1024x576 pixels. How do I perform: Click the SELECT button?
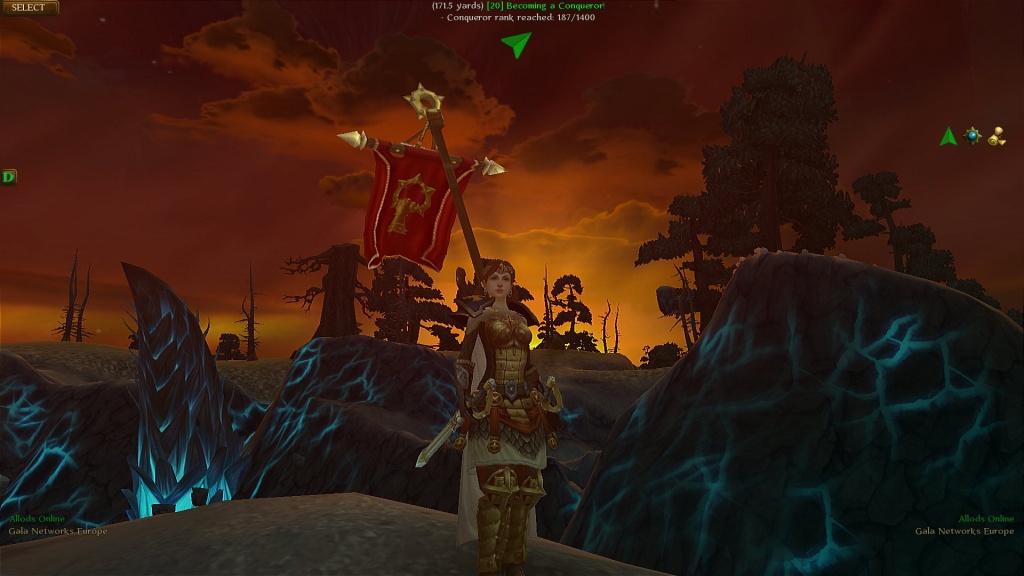pos(29,8)
